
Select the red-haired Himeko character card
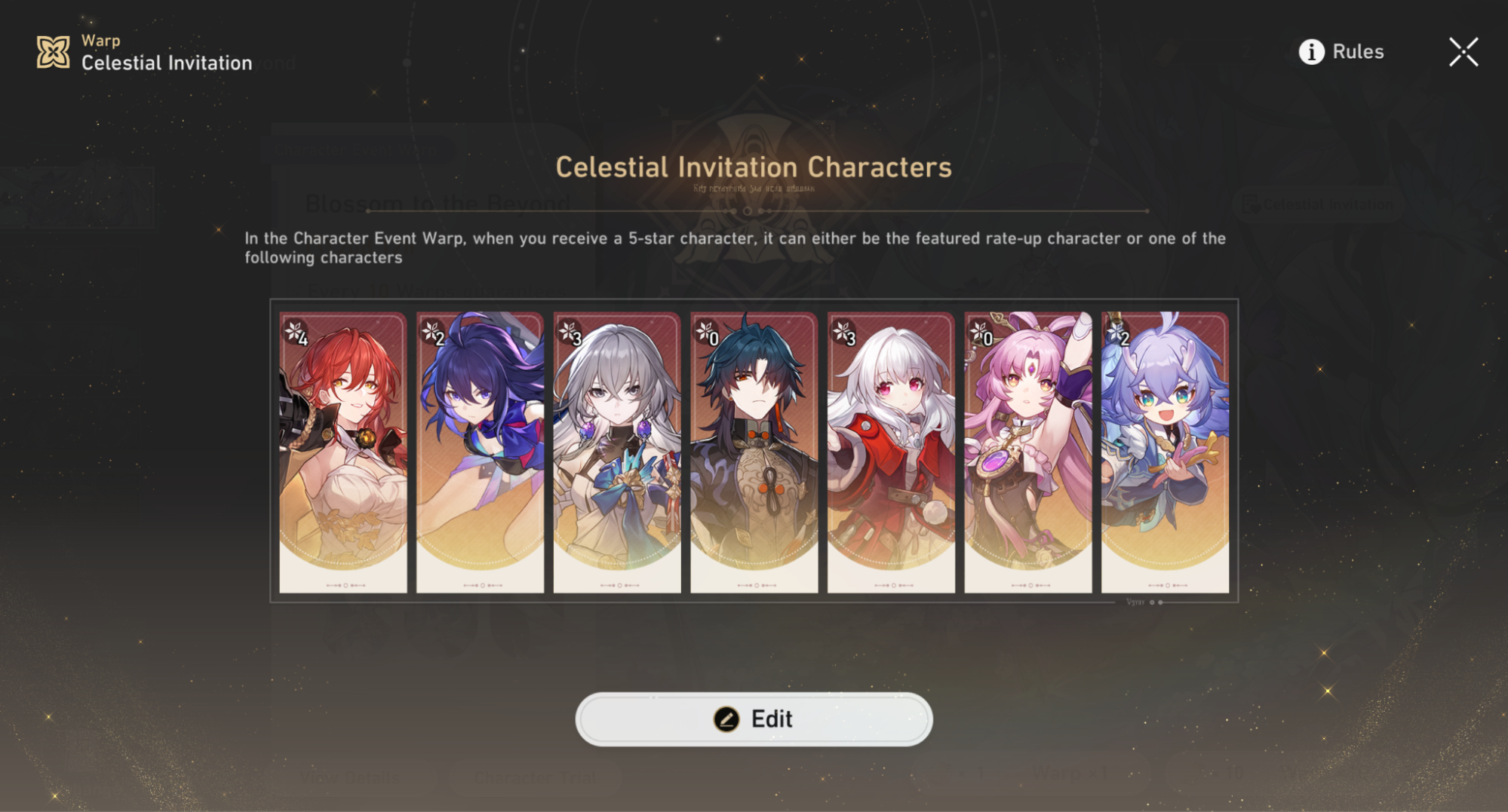(x=343, y=452)
